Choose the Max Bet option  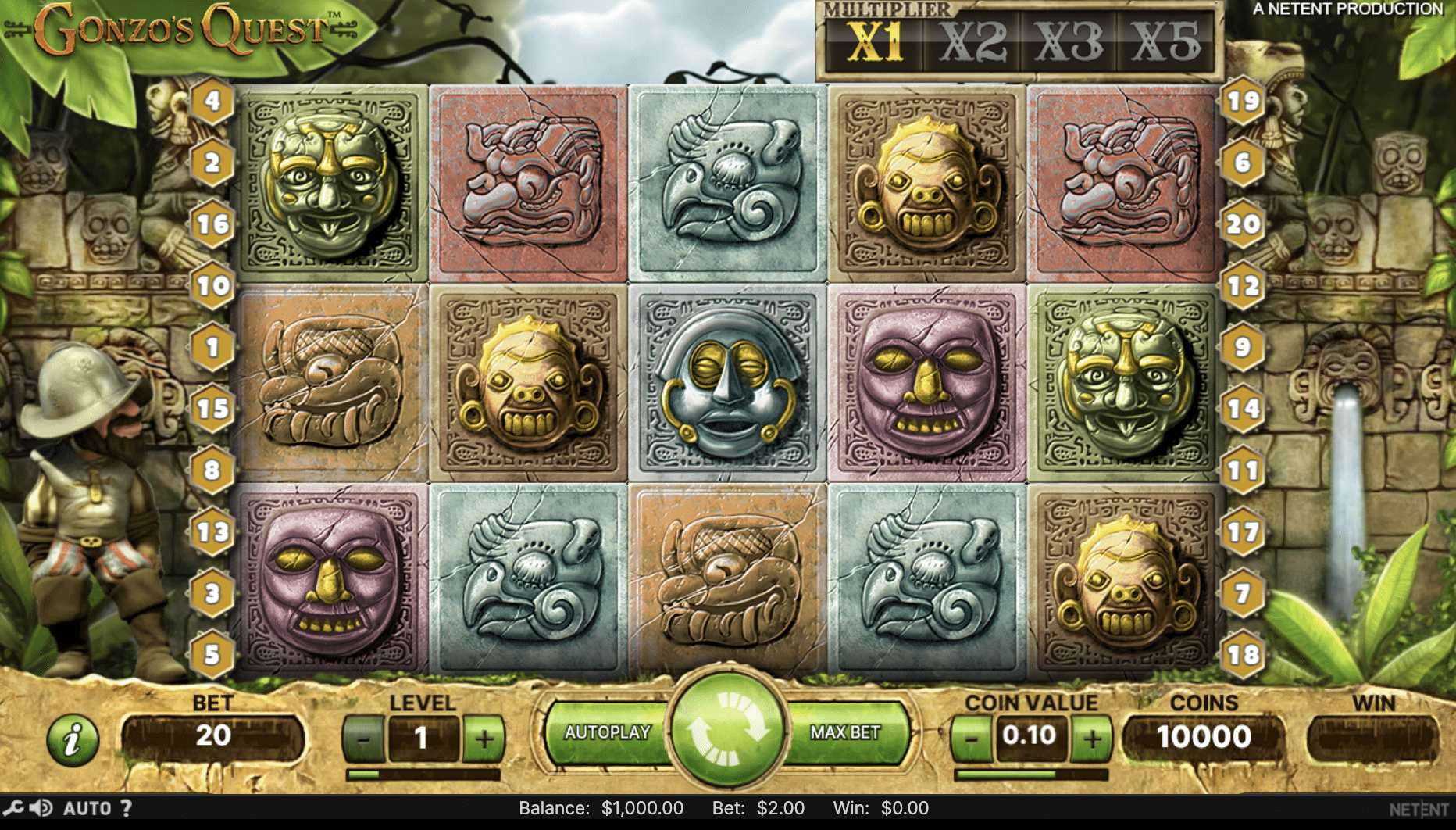point(845,733)
